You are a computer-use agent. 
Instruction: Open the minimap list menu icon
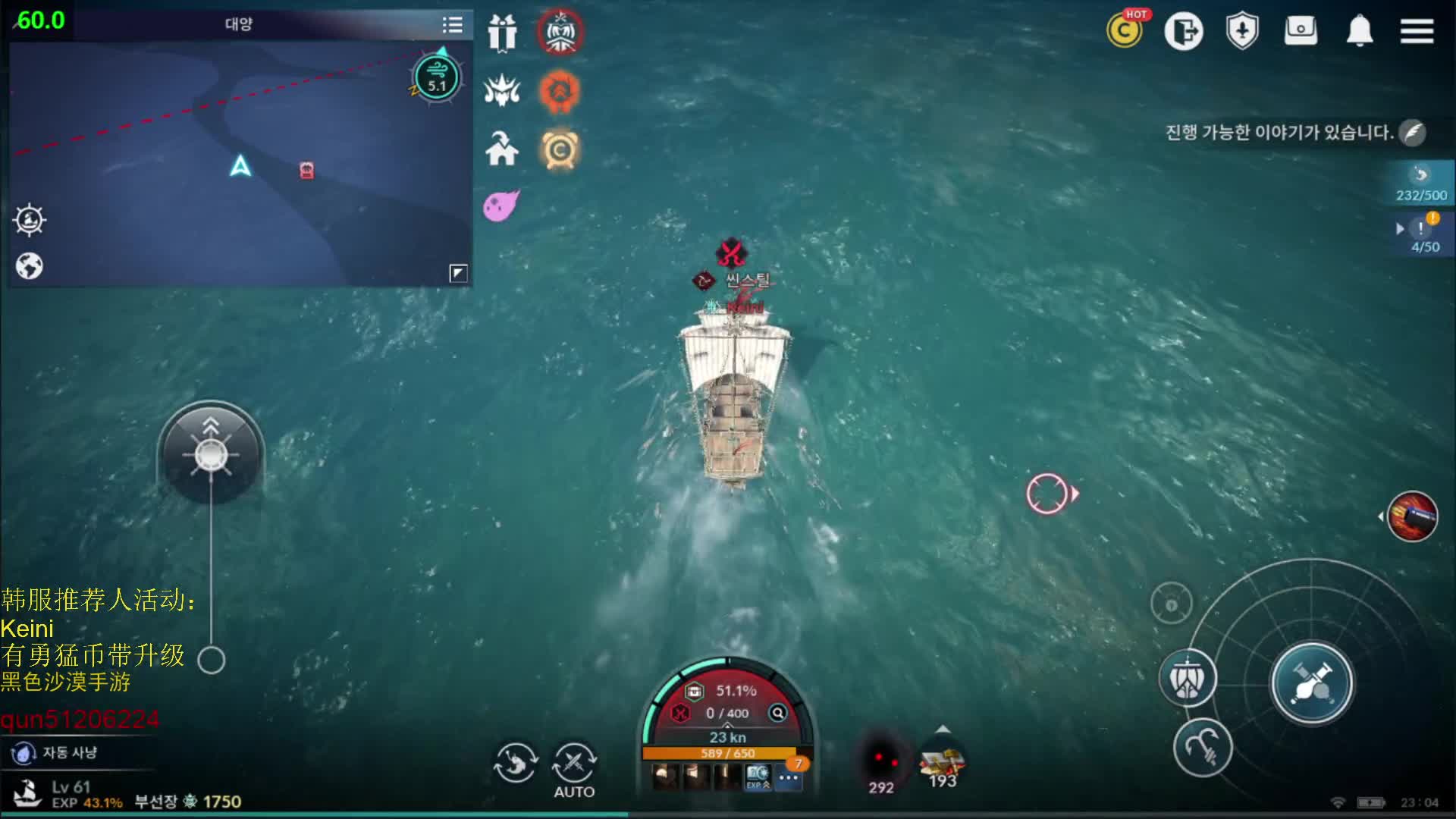(452, 25)
